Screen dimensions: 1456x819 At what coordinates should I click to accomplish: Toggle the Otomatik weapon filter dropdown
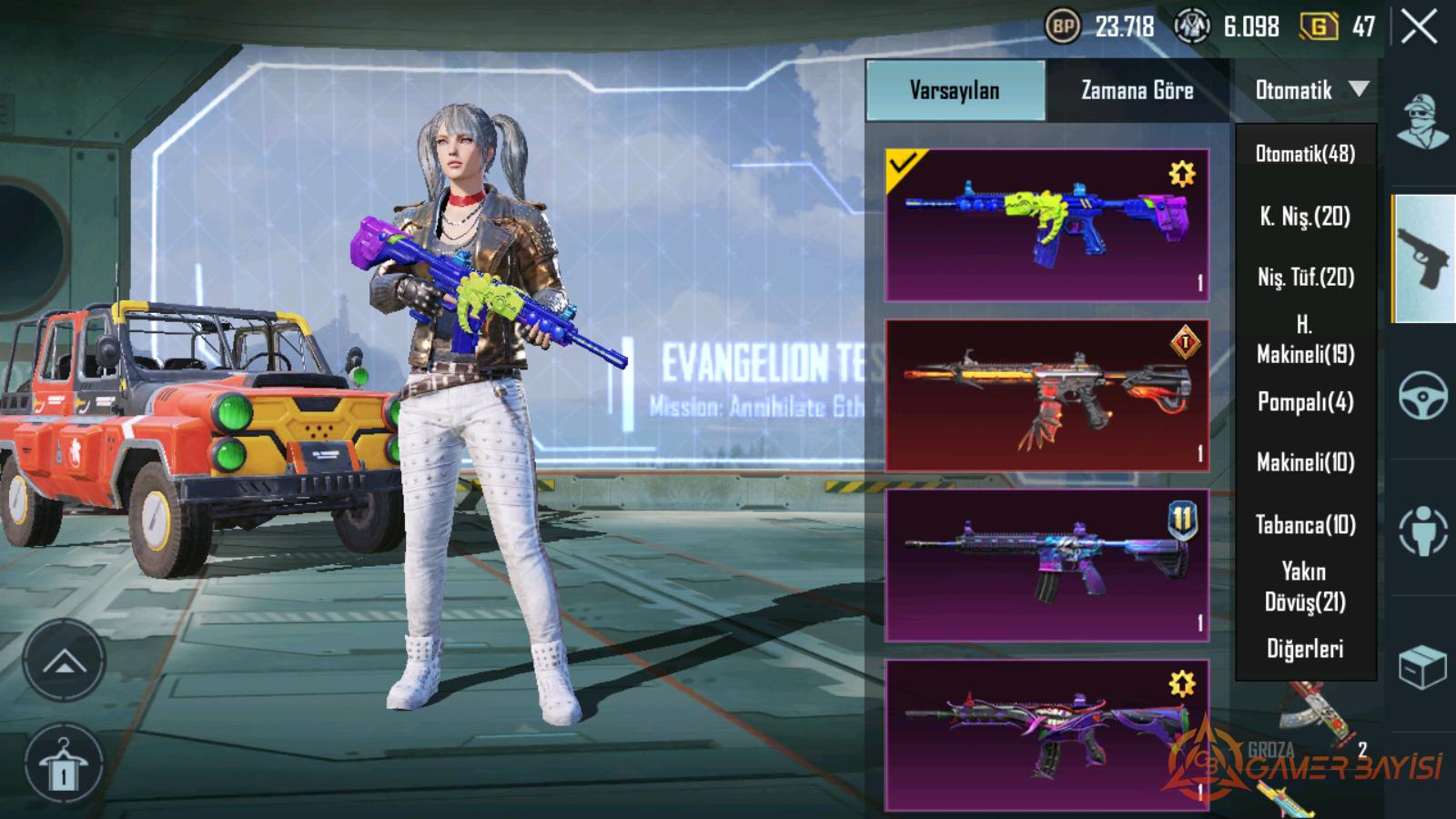pos(1310,90)
